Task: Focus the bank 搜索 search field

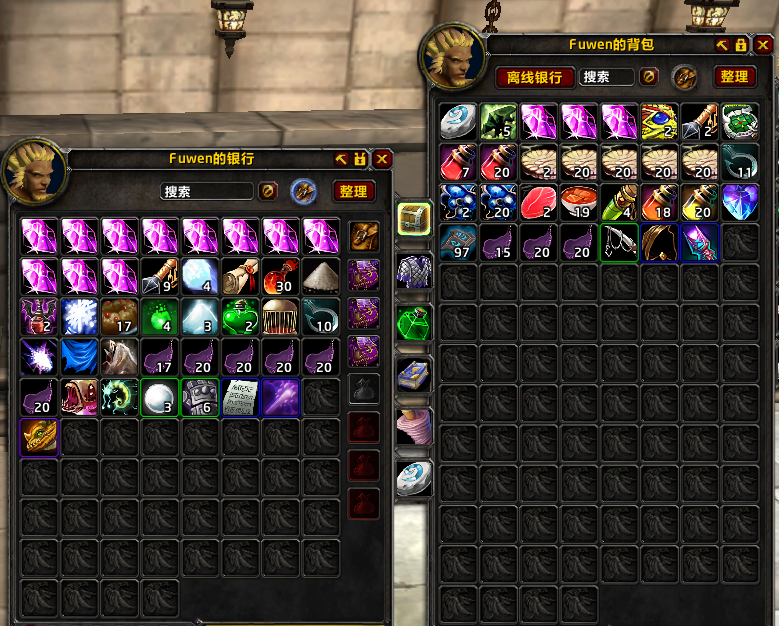Action: point(207,191)
